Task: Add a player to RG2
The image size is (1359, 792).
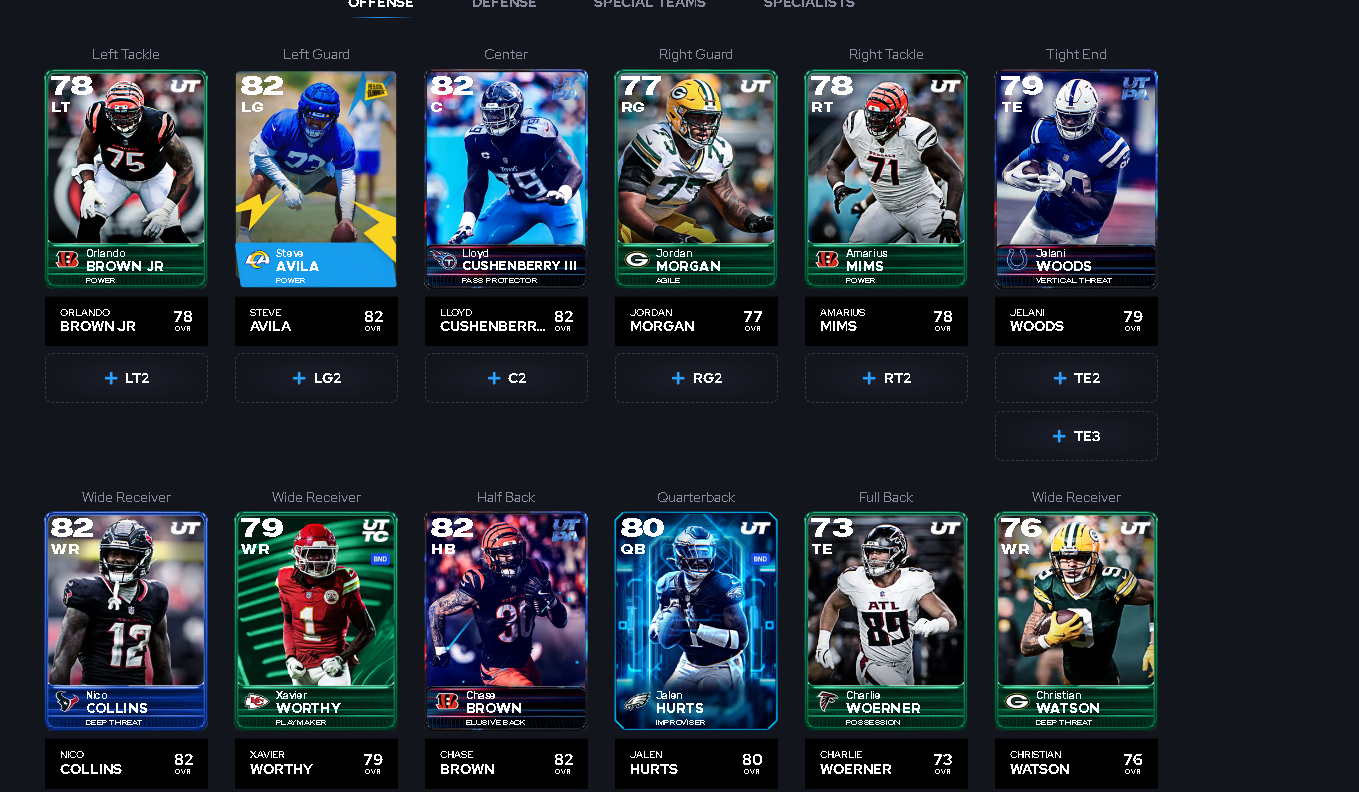Action: [x=696, y=378]
